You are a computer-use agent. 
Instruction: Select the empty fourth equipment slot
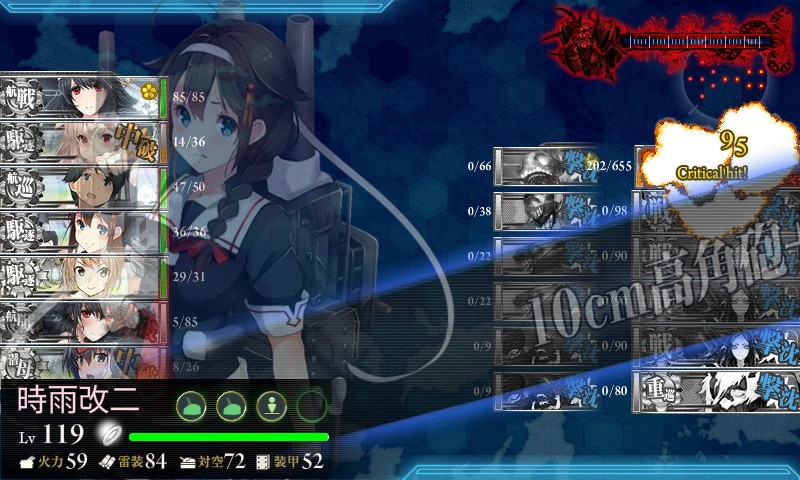point(312,405)
